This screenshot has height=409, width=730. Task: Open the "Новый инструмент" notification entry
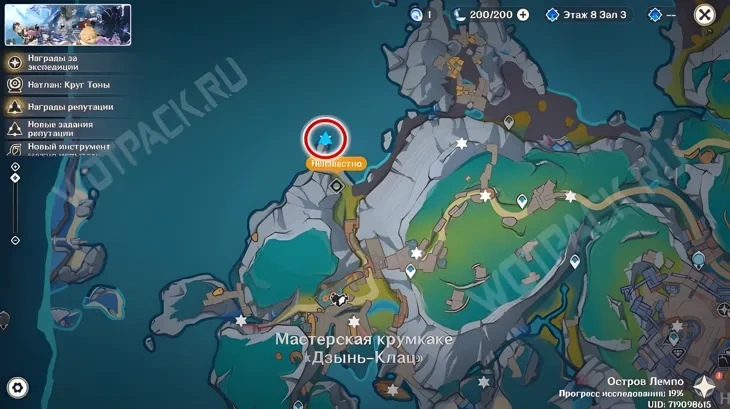click(62, 147)
